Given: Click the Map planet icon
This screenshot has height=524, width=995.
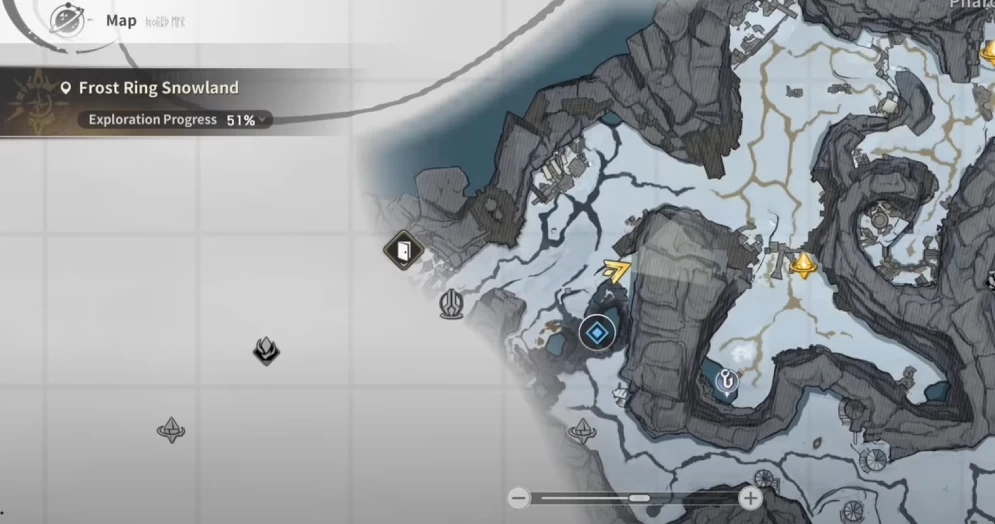Looking at the screenshot, I should point(68,20).
